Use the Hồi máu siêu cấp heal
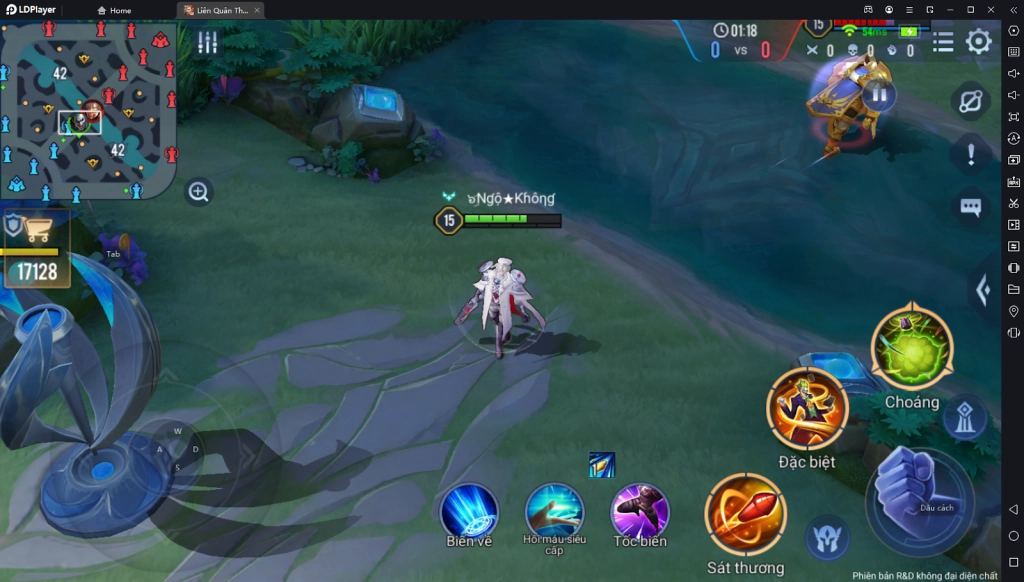Image resolution: width=1024 pixels, height=582 pixels. pos(554,510)
